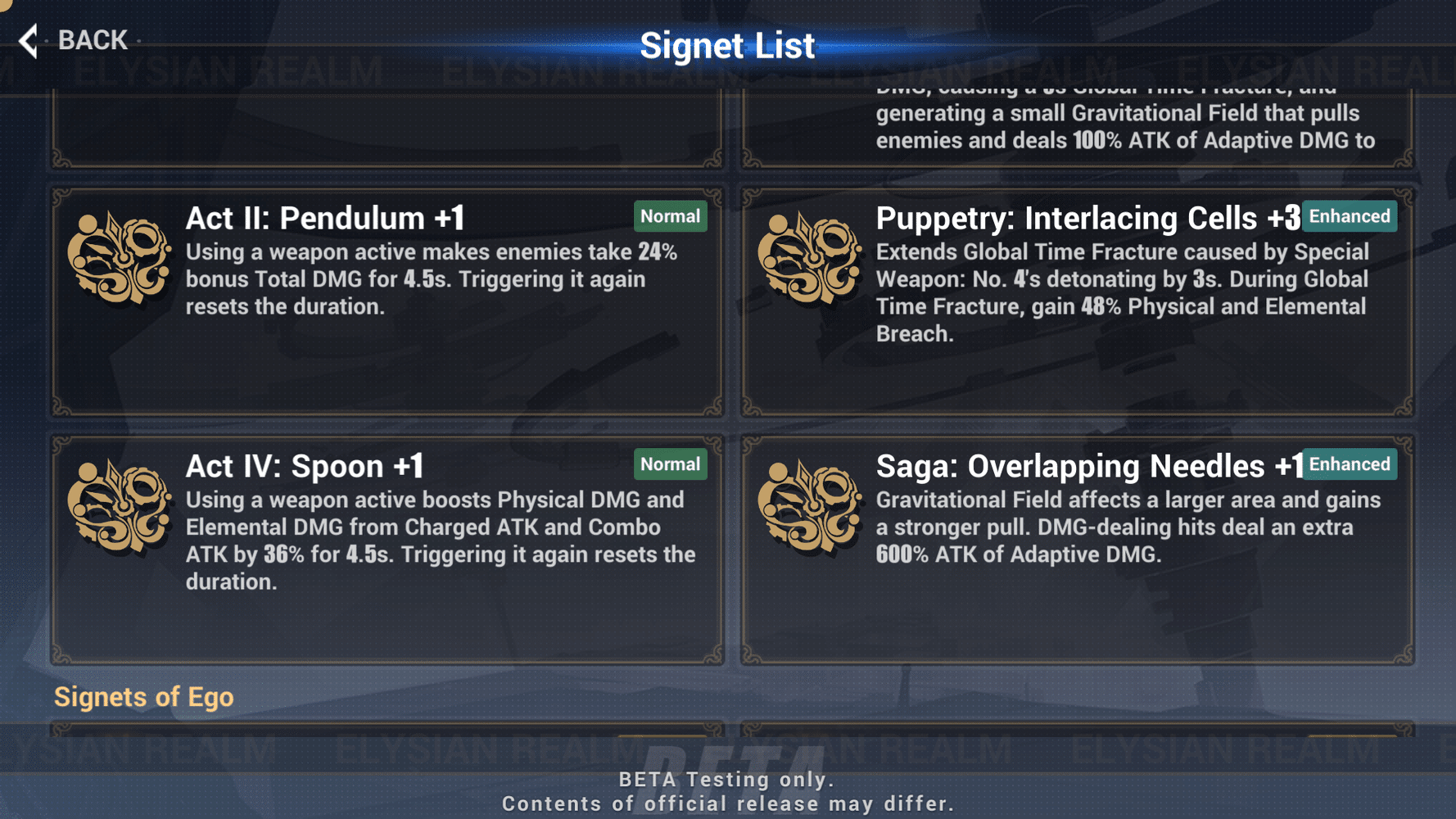Expand the Signets of Ego section
This screenshot has height=819, width=1456.
144,697
